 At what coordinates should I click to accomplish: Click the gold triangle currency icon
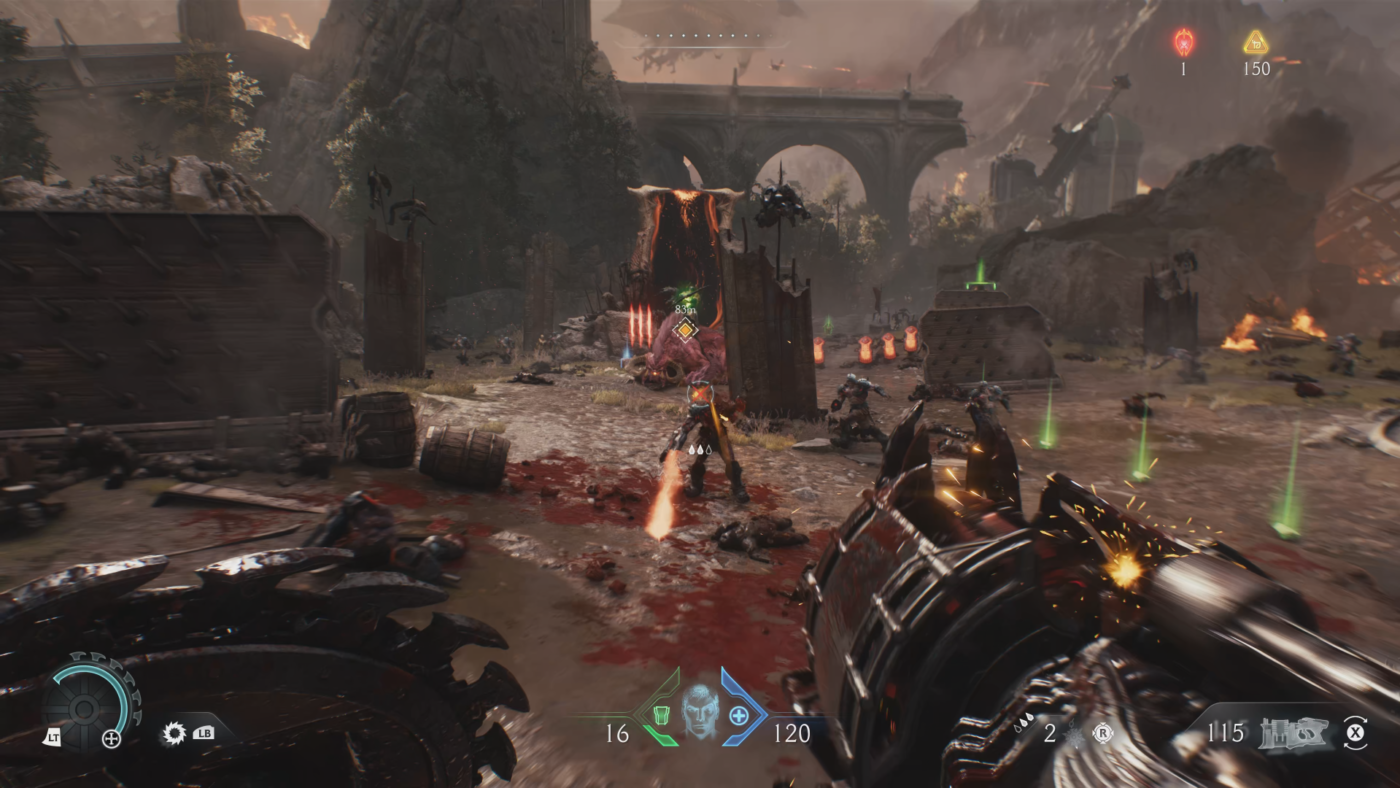tap(1256, 42)
